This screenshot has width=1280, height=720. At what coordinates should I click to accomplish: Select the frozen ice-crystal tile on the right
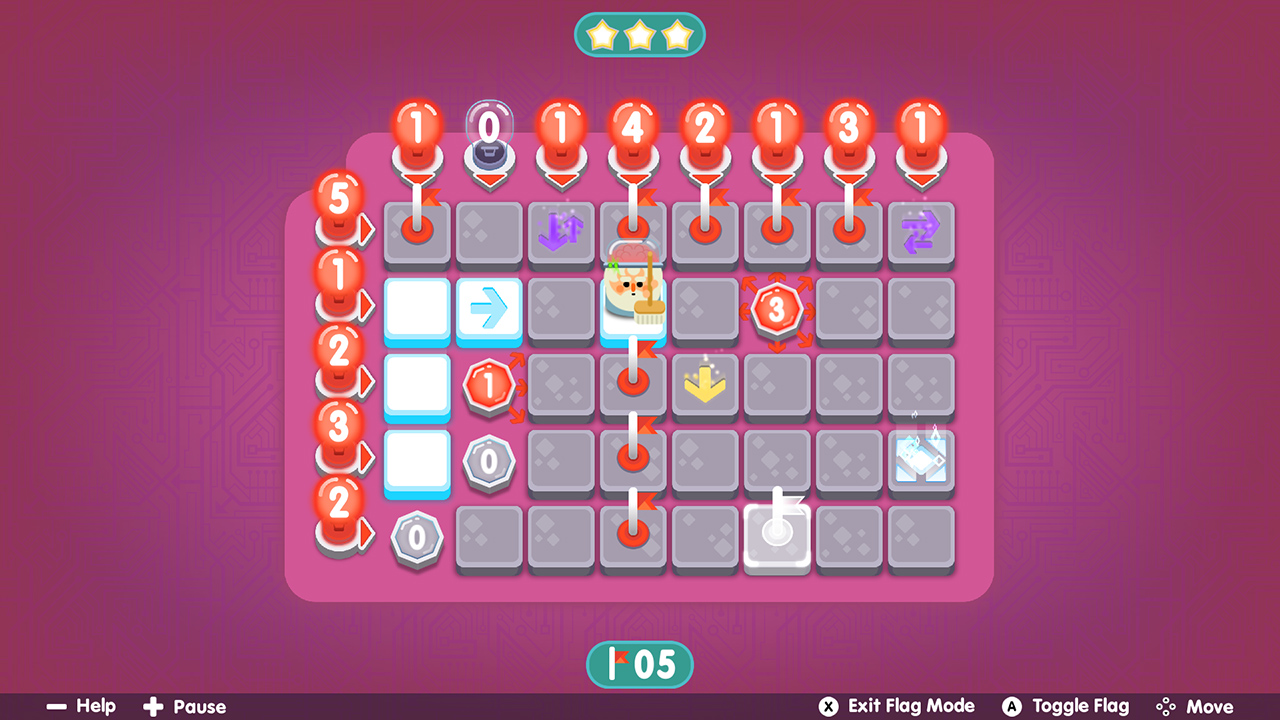pyautogui.click(x=921, y=460)
